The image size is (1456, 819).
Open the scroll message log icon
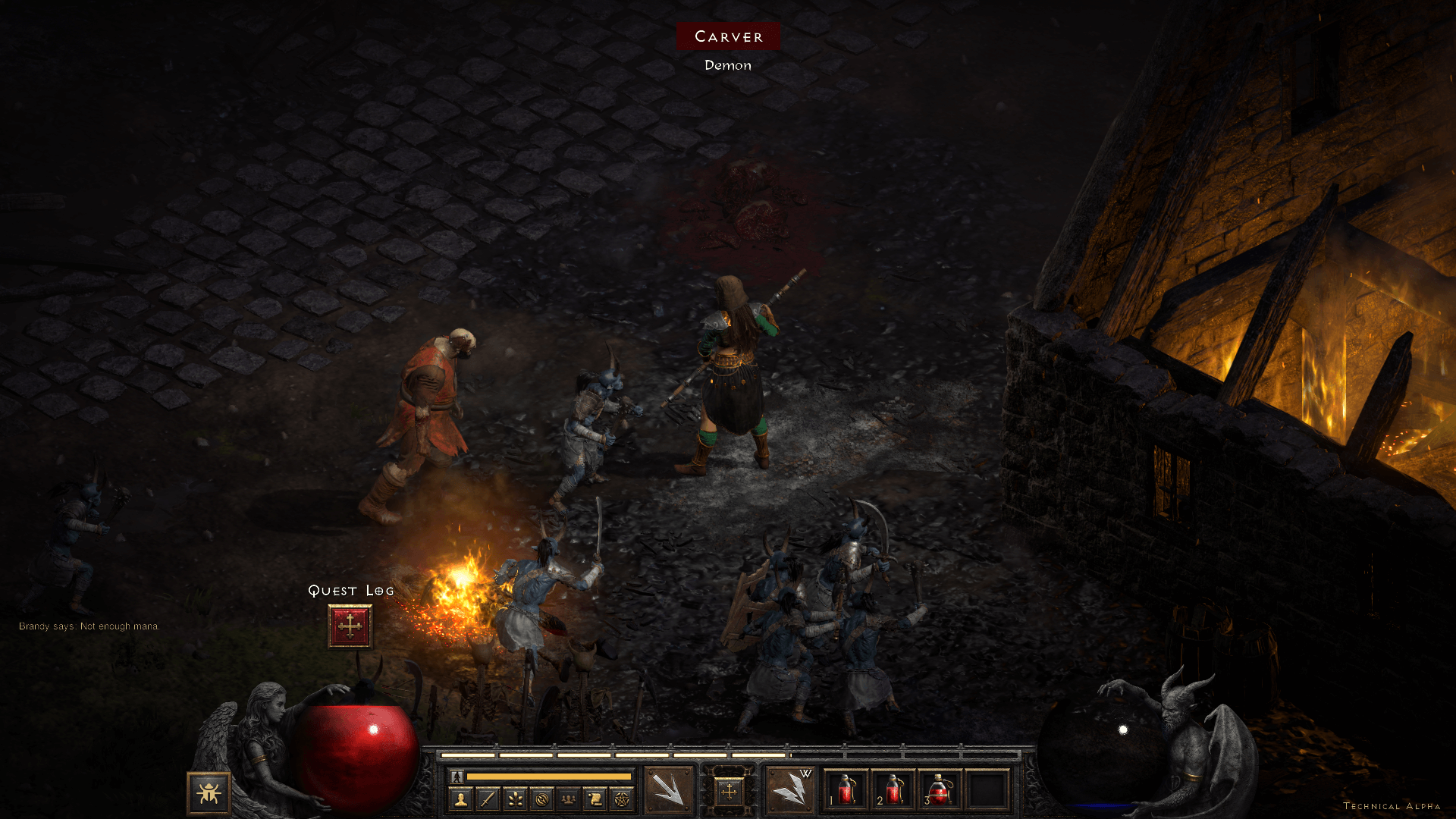(595, 799)
